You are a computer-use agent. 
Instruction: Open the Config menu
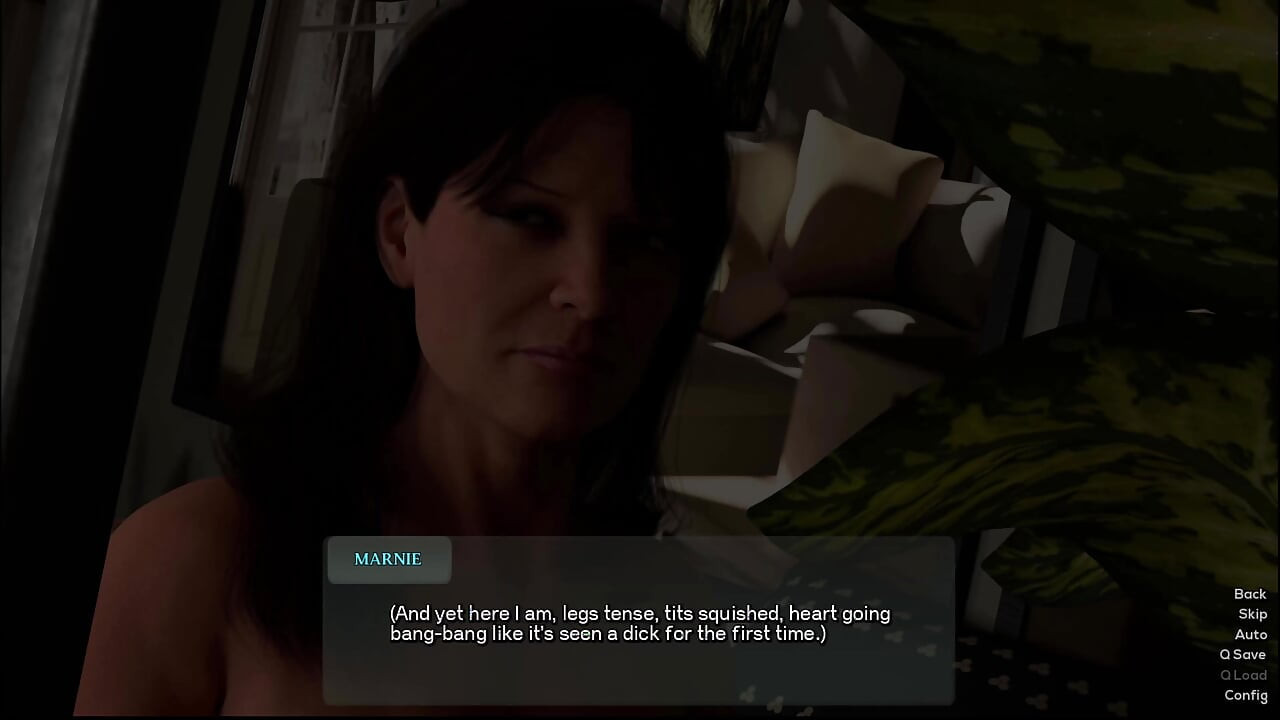[1245, 695]
